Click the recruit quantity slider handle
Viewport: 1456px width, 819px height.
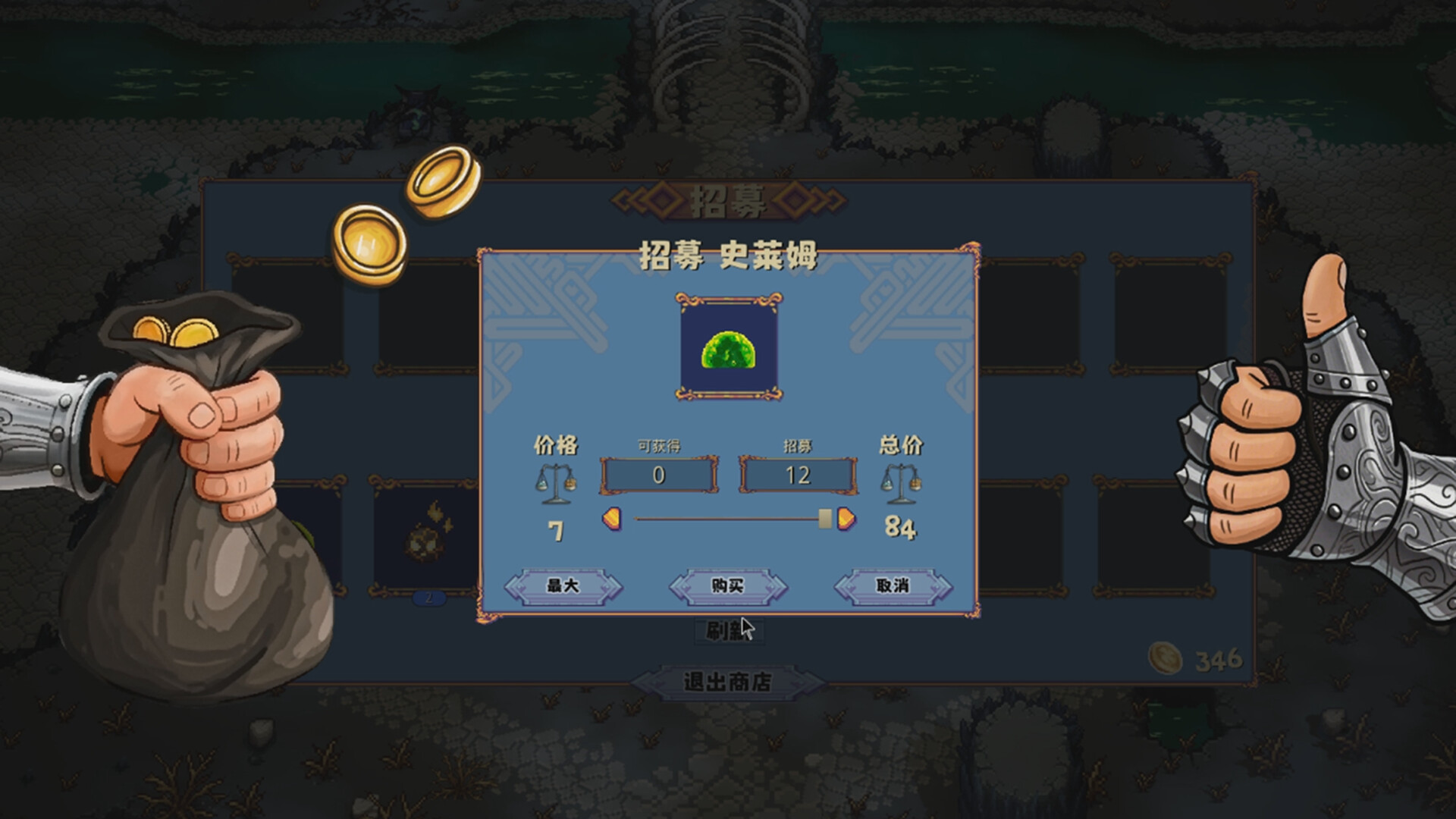tap(826, 516)
